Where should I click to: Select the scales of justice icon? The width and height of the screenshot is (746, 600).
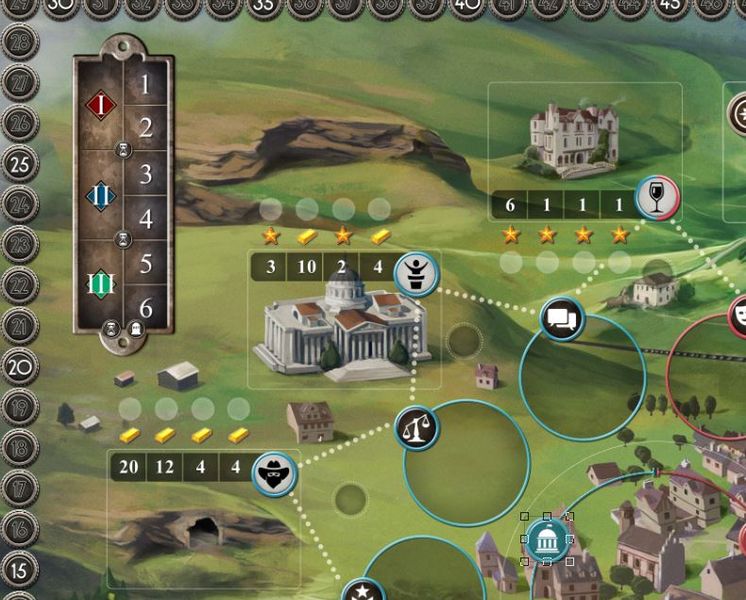tap(417, 429)
